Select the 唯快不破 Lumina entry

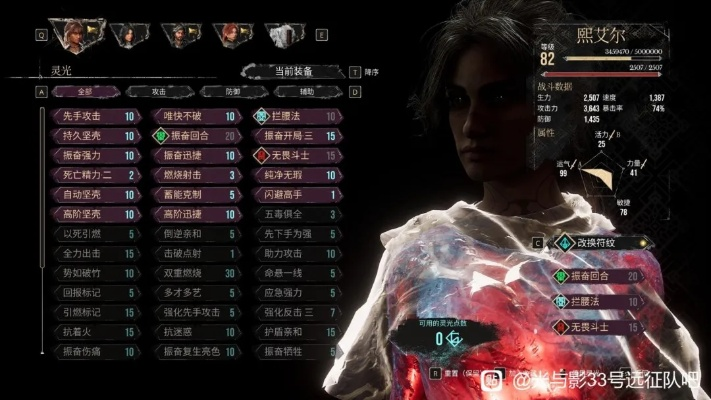click(x=194, y=116)
